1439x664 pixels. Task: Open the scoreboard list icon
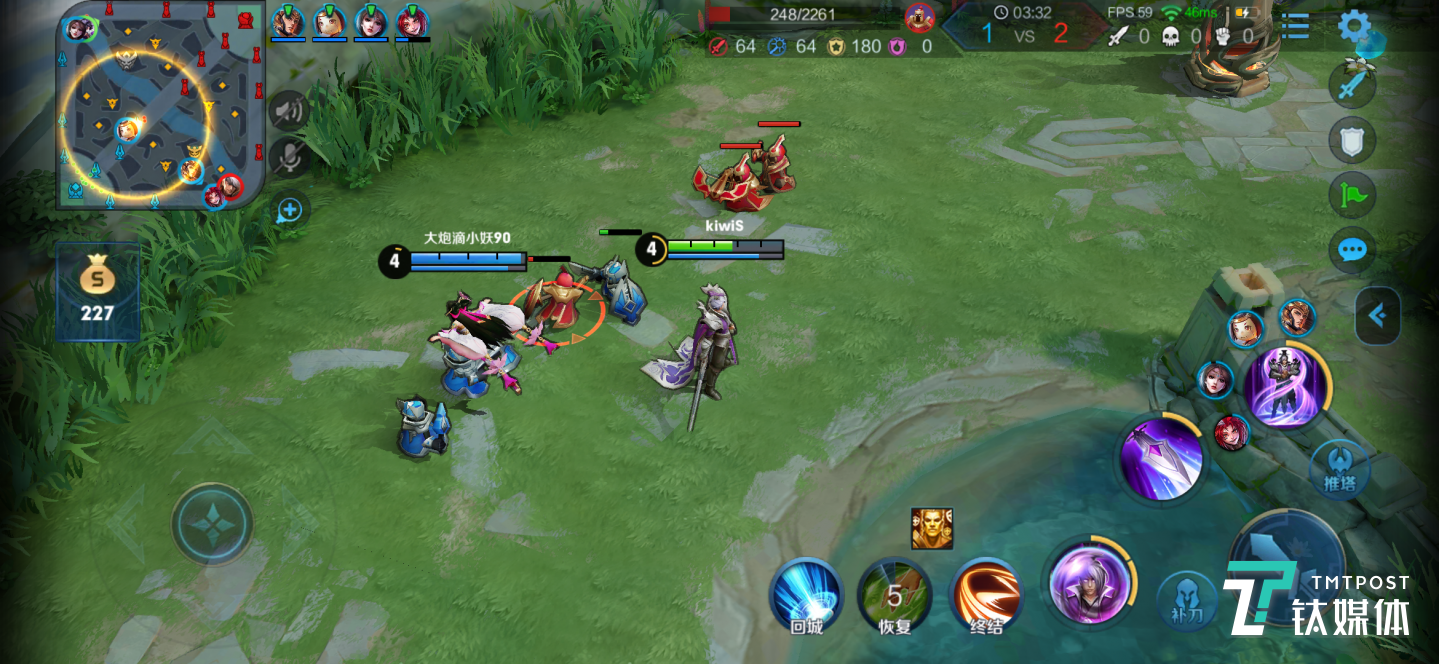1295,26
